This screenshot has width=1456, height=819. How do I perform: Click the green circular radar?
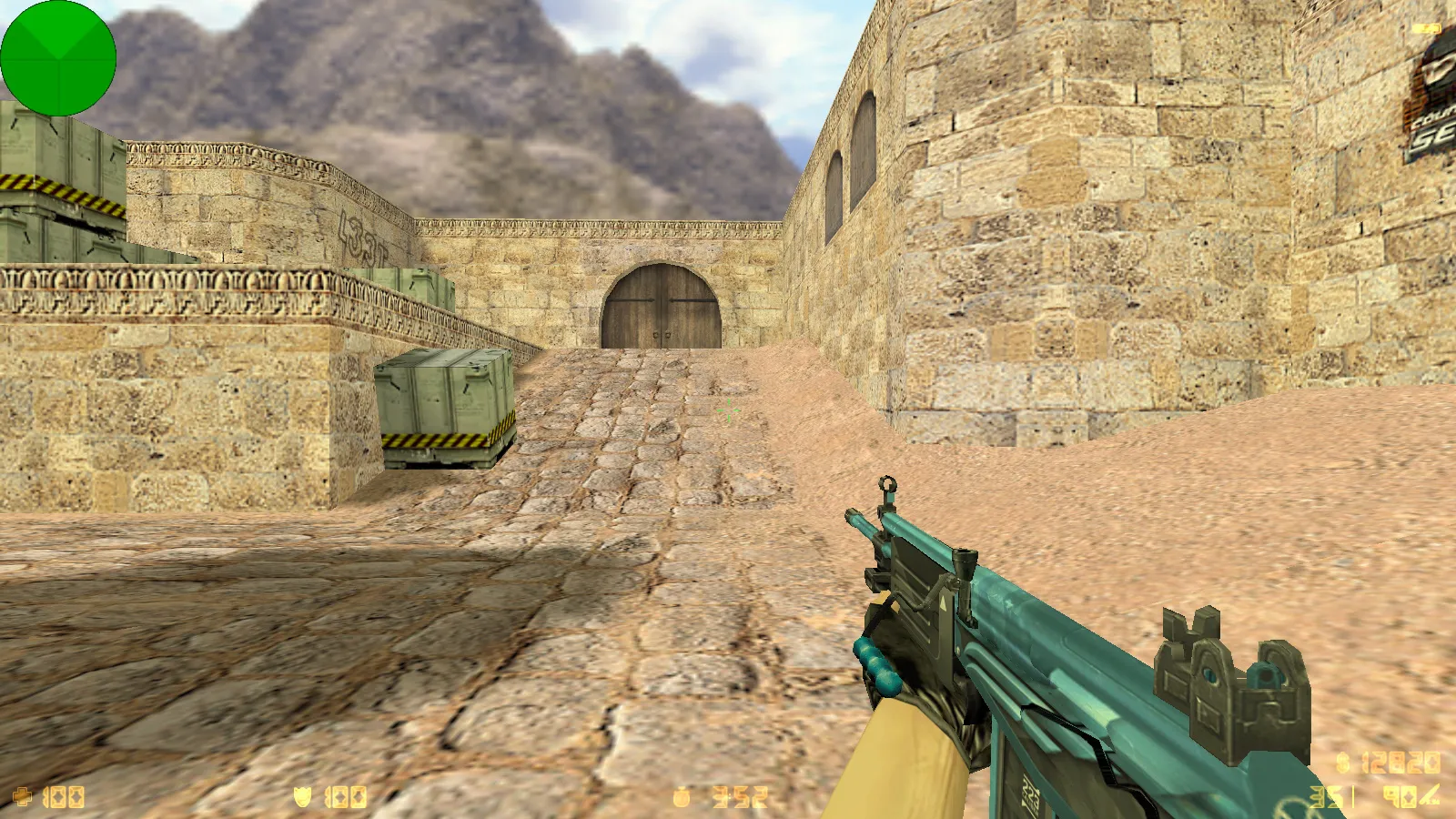coord(58,58)
